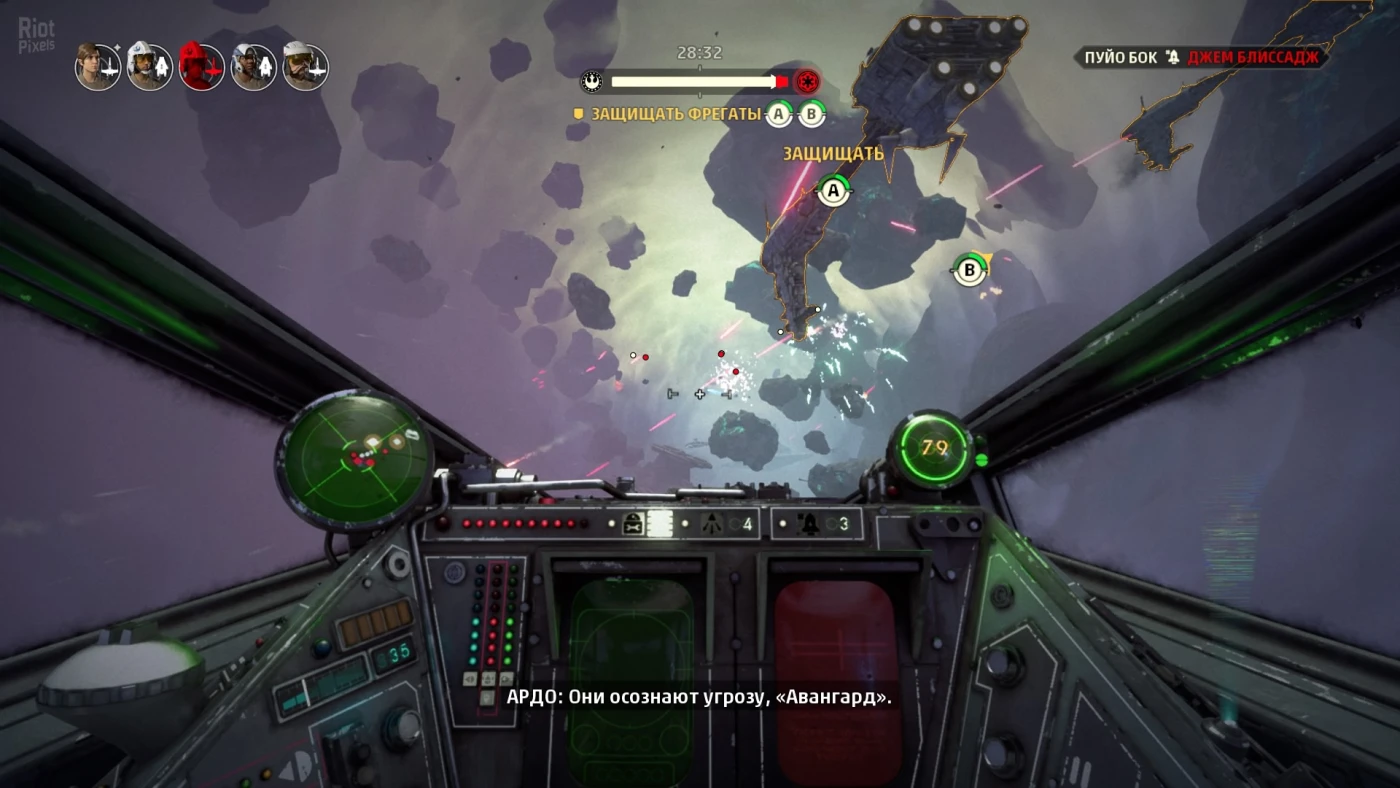This screenshot has width=1400, height=788.
Task: Click the 'Защищать фрегаты' objective tracker
Action: pos(676,114)
